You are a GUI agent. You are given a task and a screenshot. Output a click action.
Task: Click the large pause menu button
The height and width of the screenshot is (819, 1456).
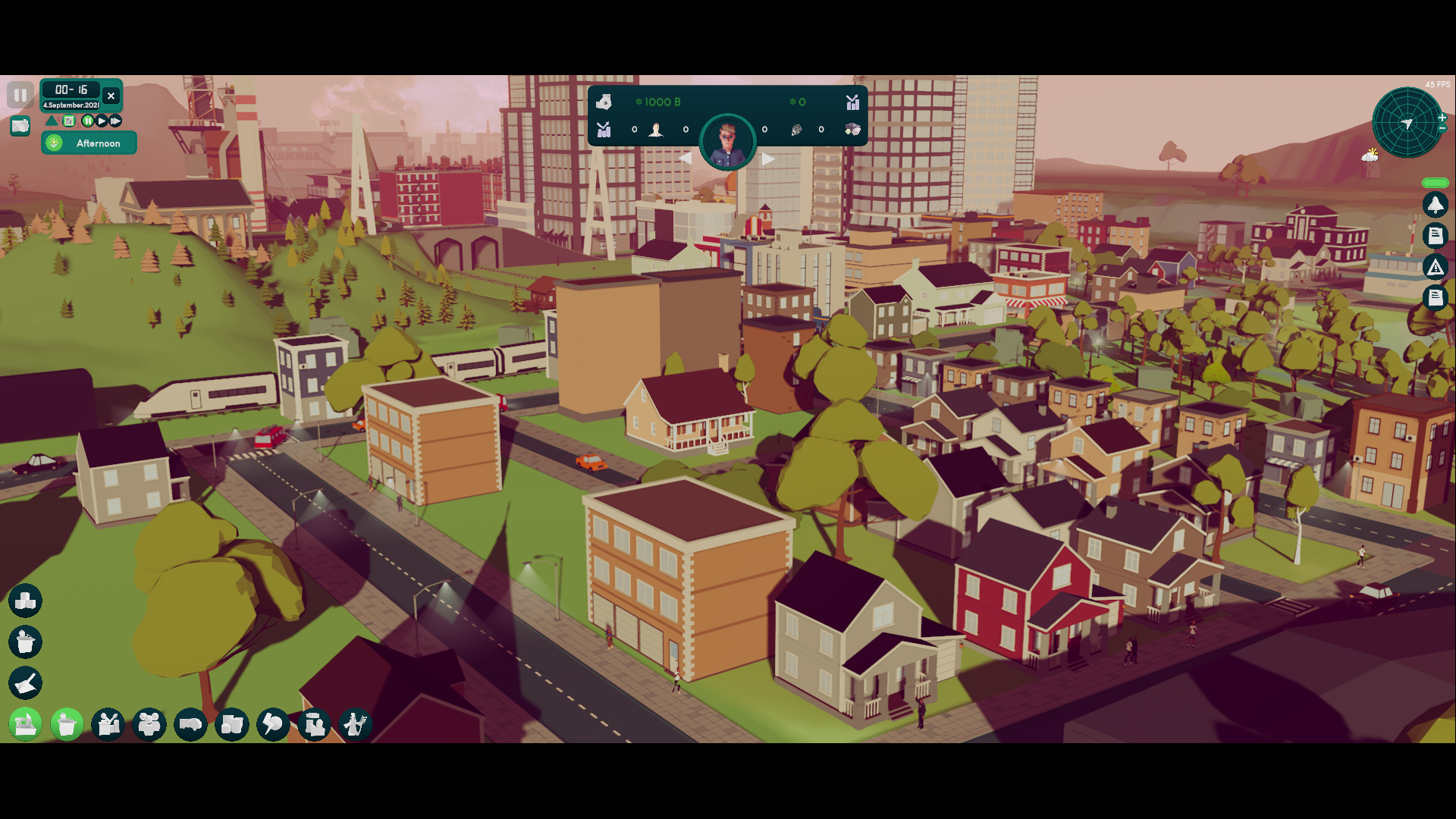(x=20, y=96)
